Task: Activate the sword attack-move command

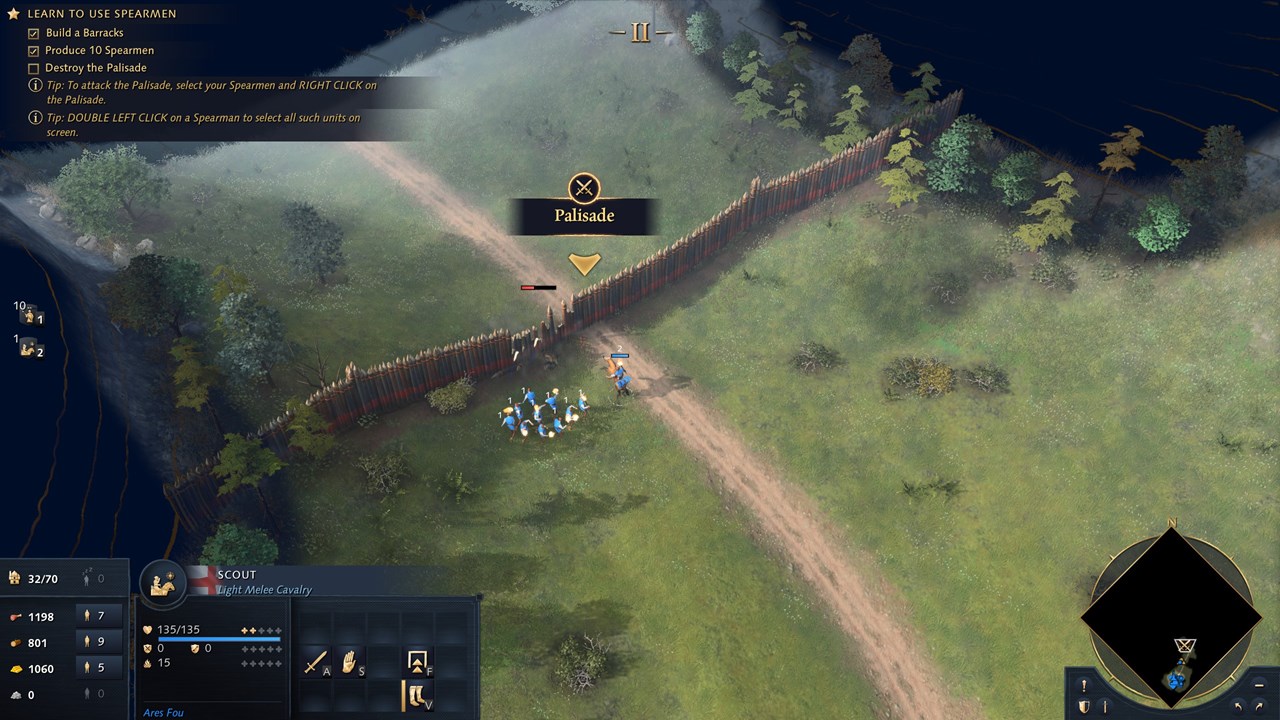Action: coord(317,662)
